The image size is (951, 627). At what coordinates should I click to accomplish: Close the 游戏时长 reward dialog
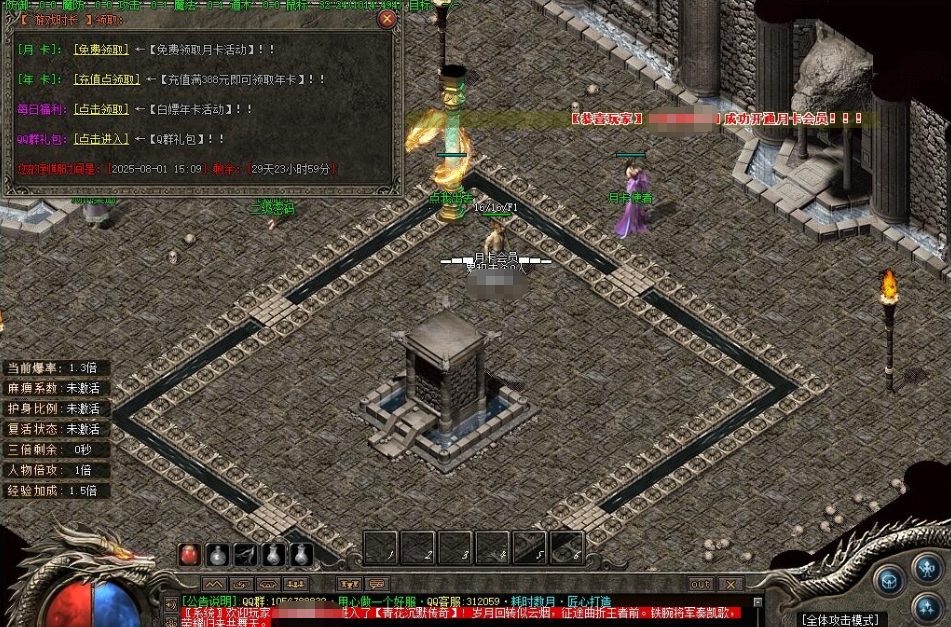pos(388,18)
